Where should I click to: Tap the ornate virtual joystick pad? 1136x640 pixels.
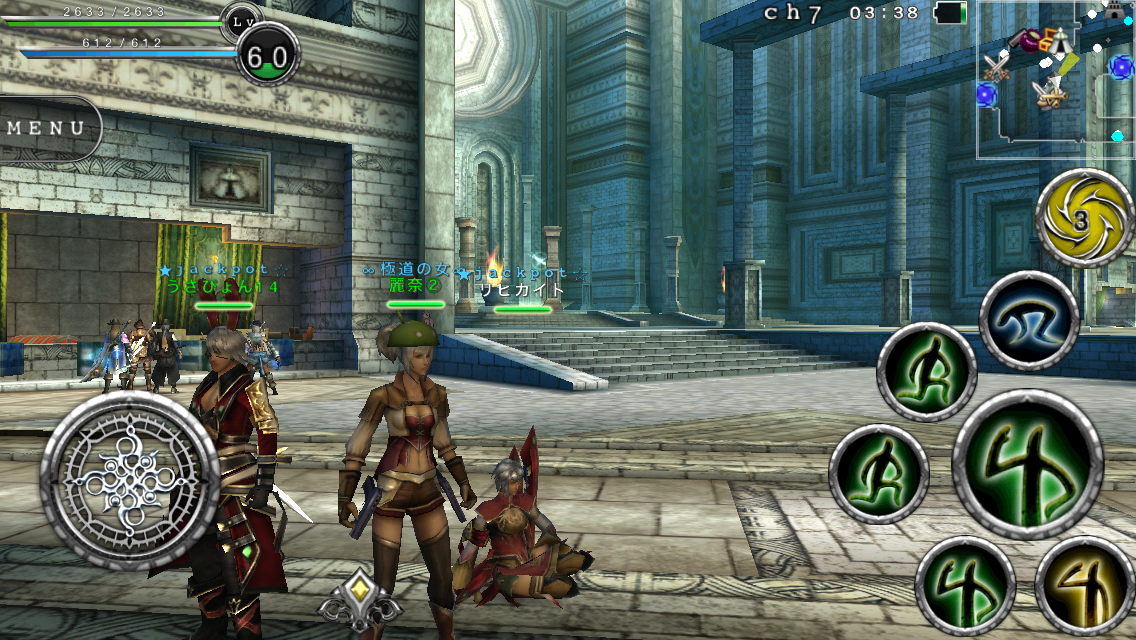(x=132, y=482)
